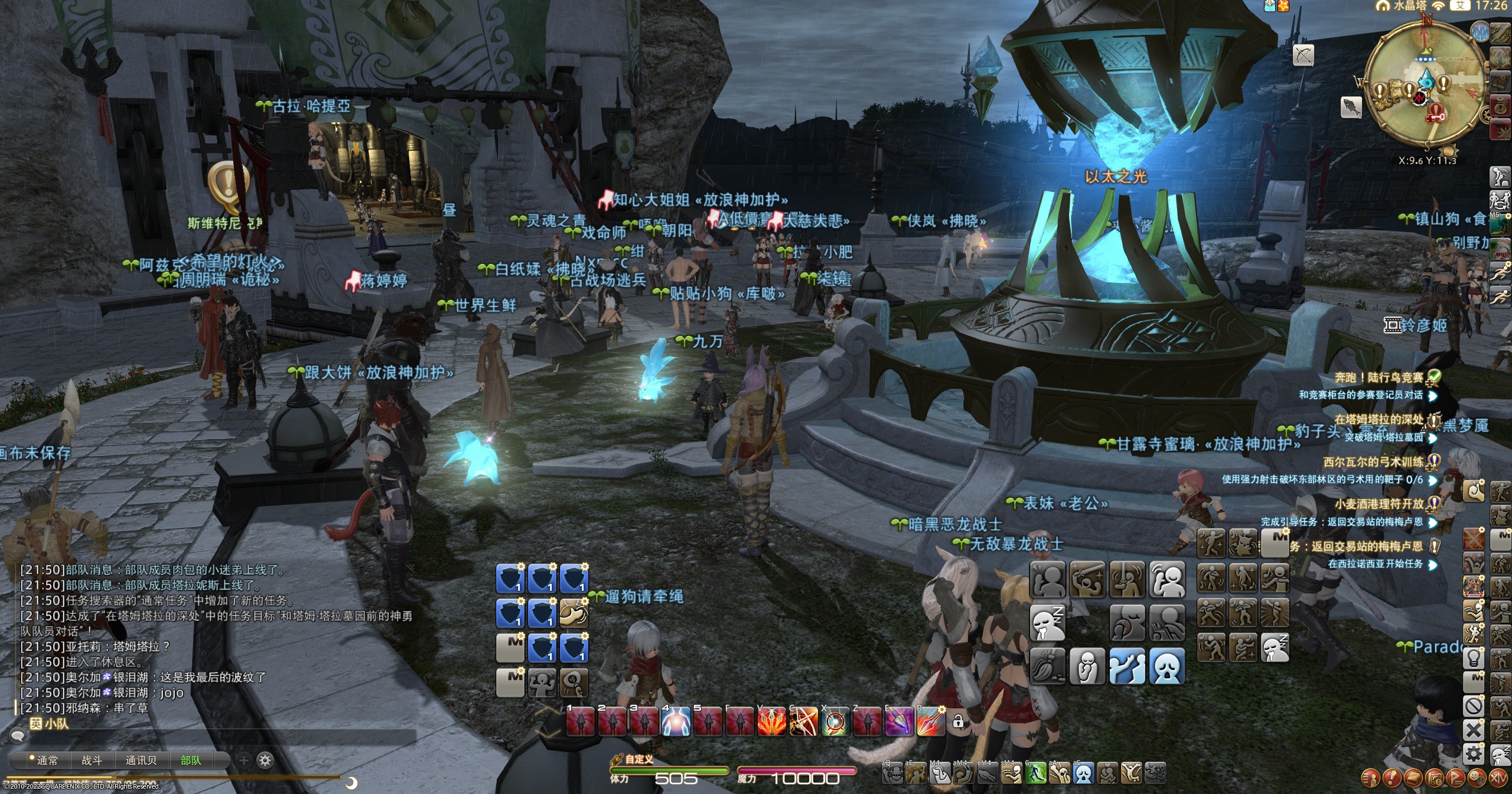Toggle the hotbar padlock
Image resolution: width=1512 pixels, height=794 pixels.
[x=958, y=721]
